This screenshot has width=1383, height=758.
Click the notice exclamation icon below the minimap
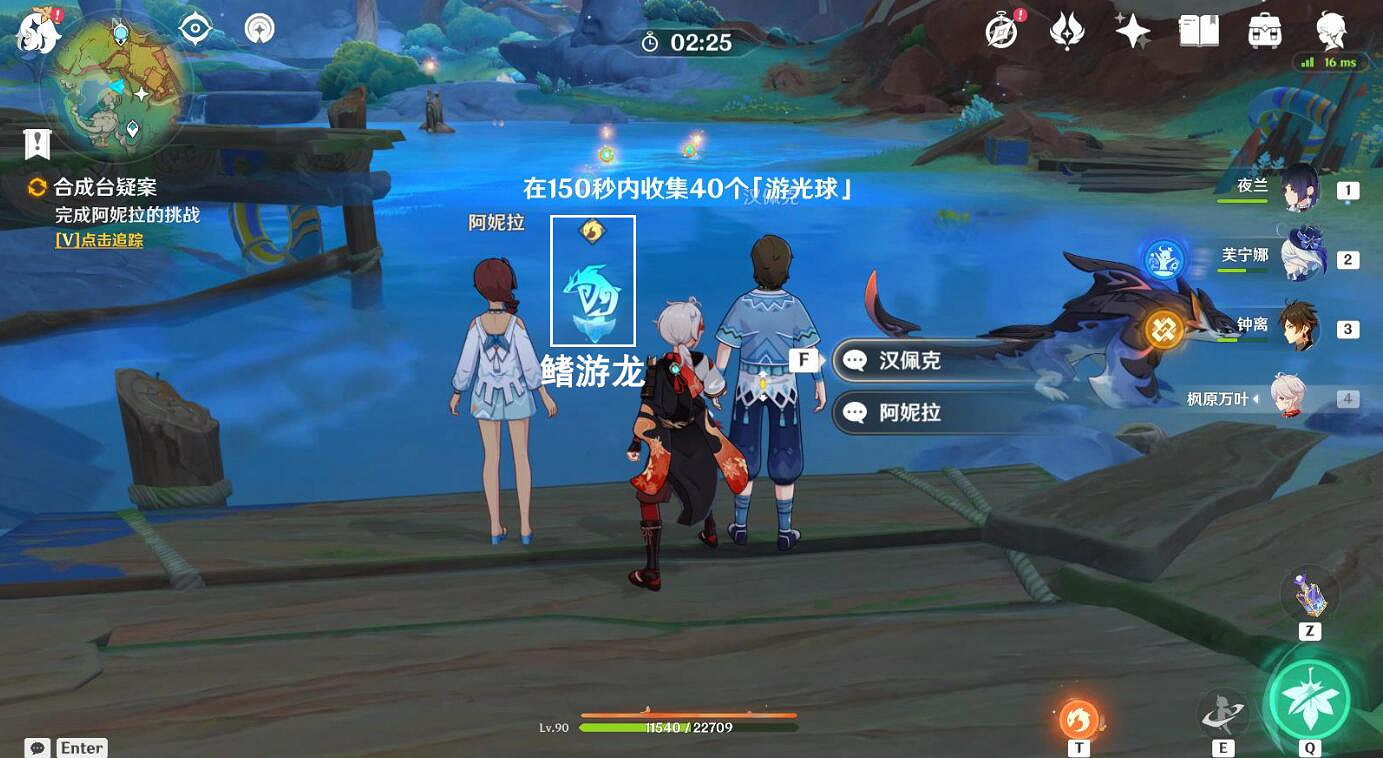(x=37, y=143)
